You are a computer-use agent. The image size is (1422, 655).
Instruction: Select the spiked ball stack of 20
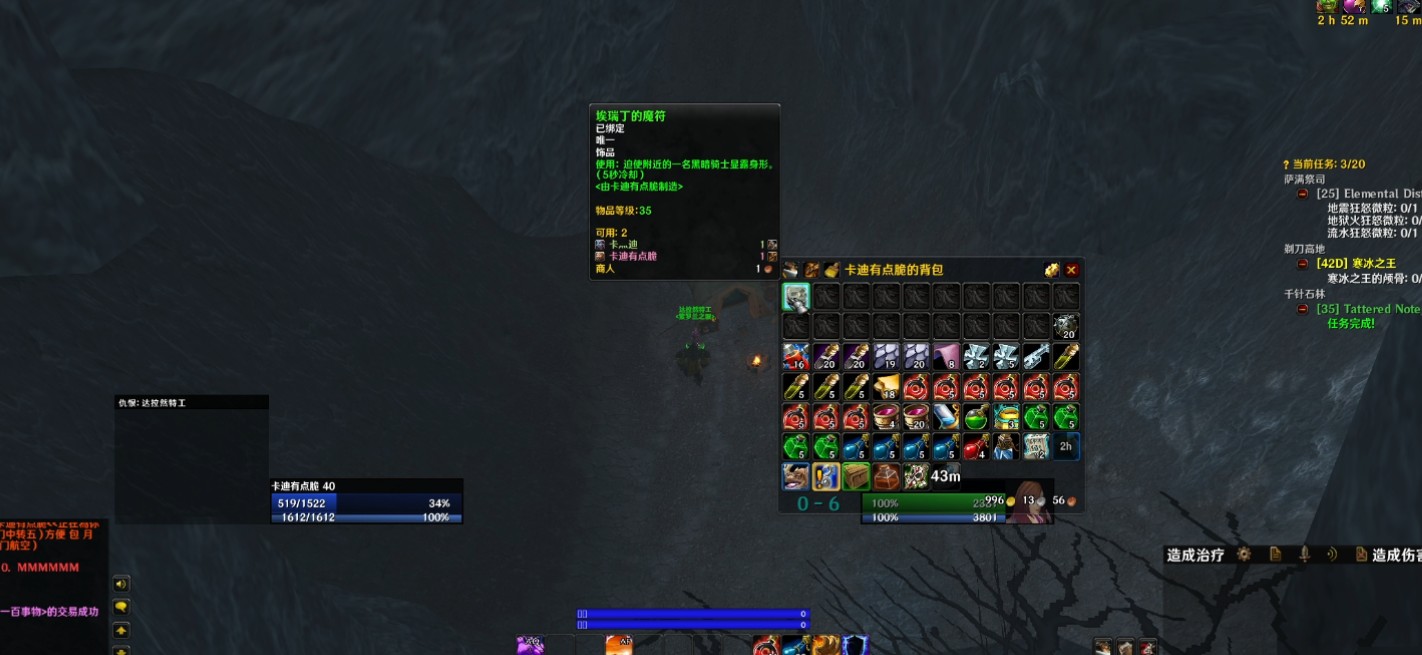click(1066, 327)
